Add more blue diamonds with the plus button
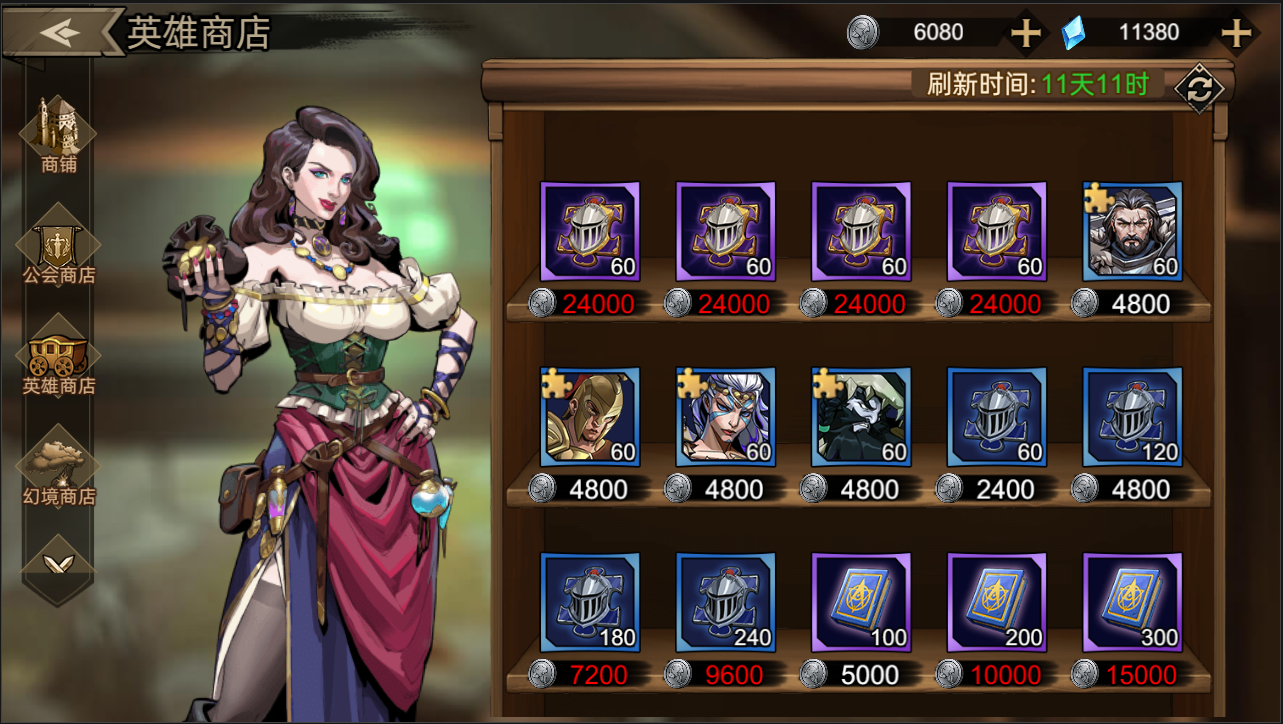The height and width of the screenshot is (724, 1283). point(1237,33)
